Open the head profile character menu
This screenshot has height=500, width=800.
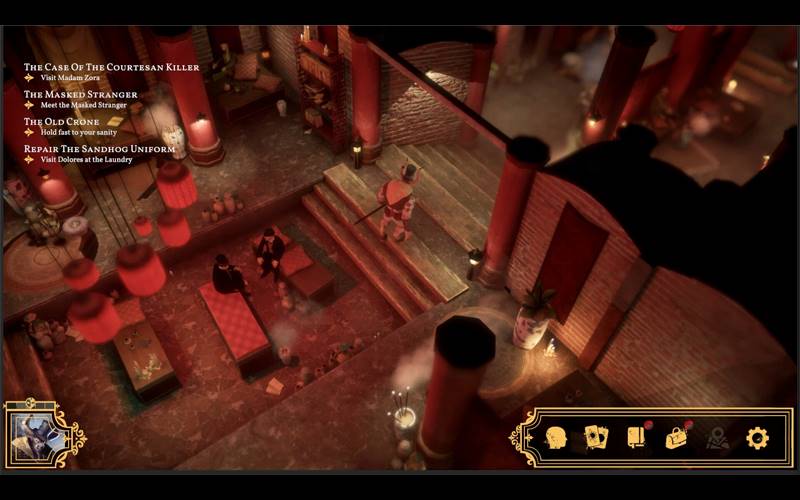556,438
